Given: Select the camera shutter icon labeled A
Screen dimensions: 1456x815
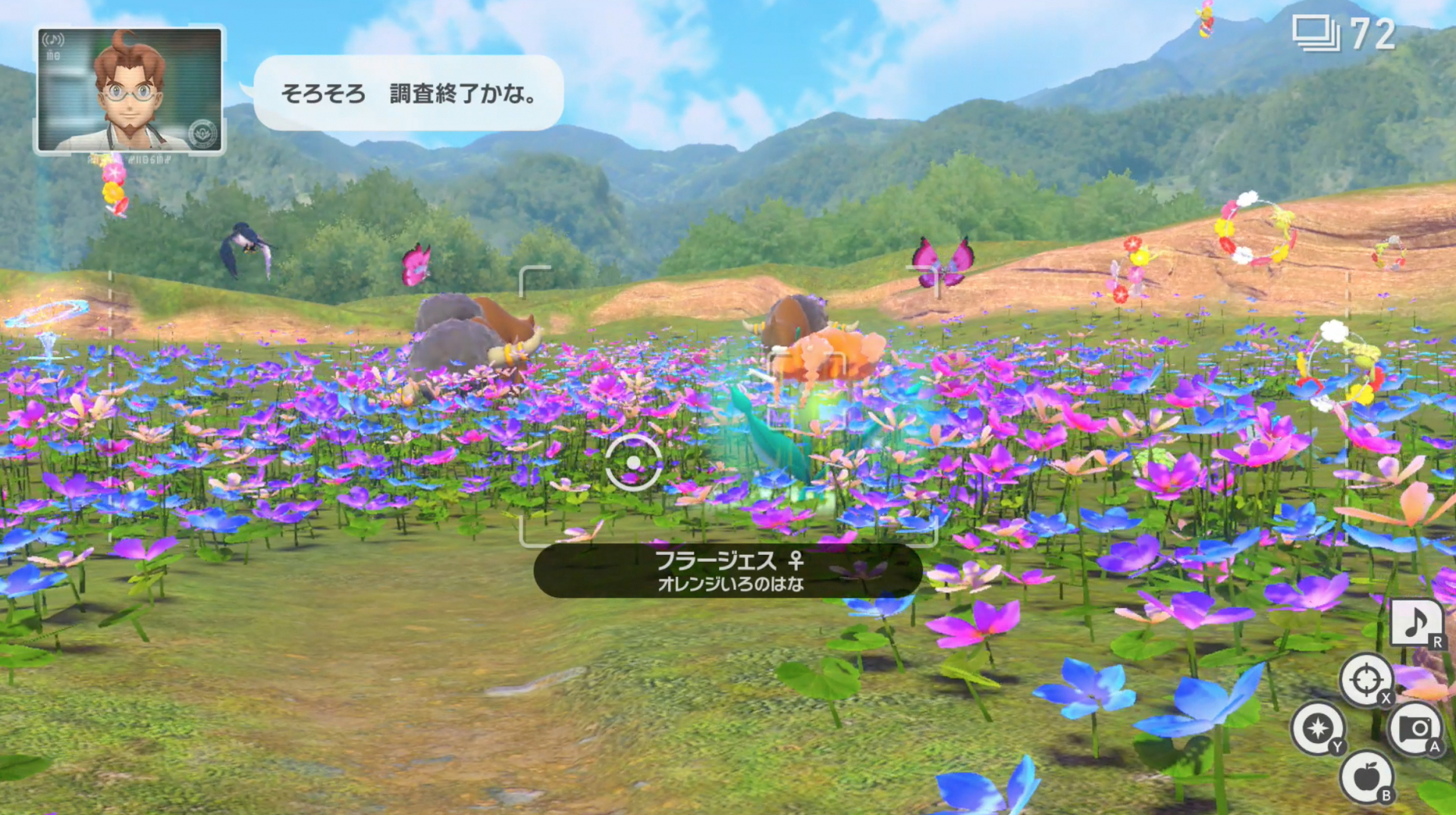Looking at the screenshot, I should (1415, 728).
